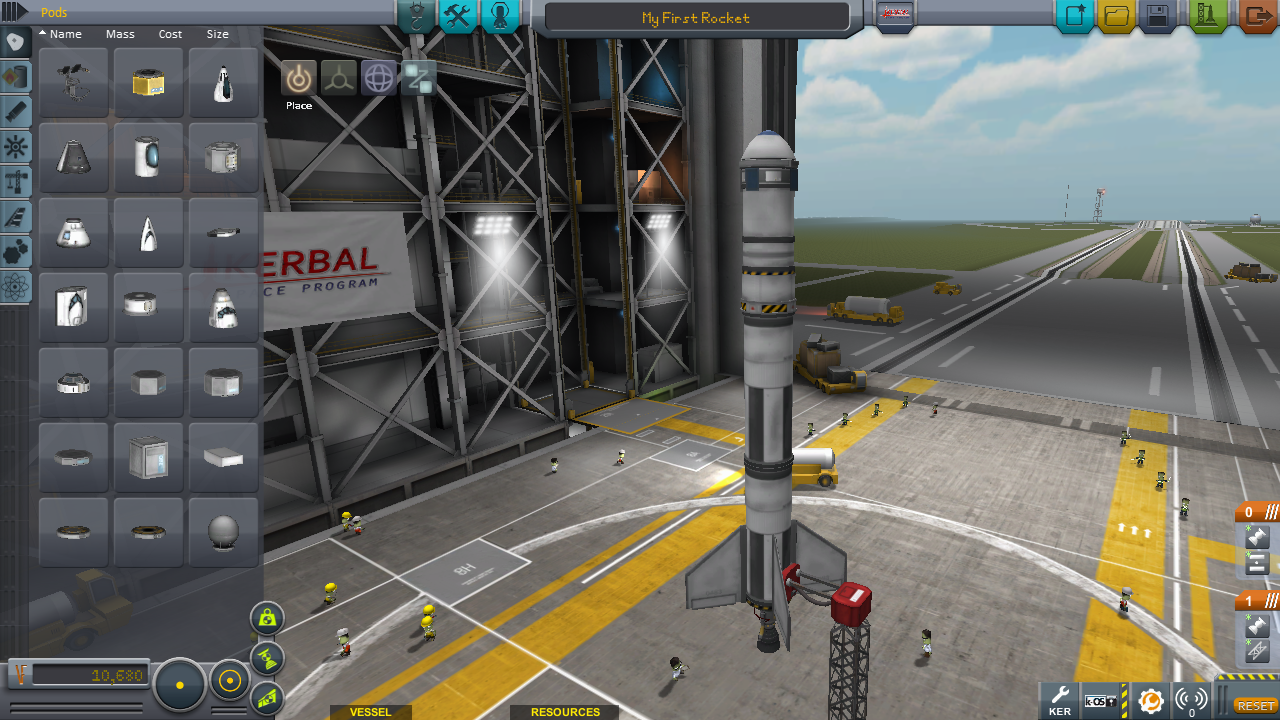Reset staging with the RESET button

pyautogui.click(x=1256, y=706)
